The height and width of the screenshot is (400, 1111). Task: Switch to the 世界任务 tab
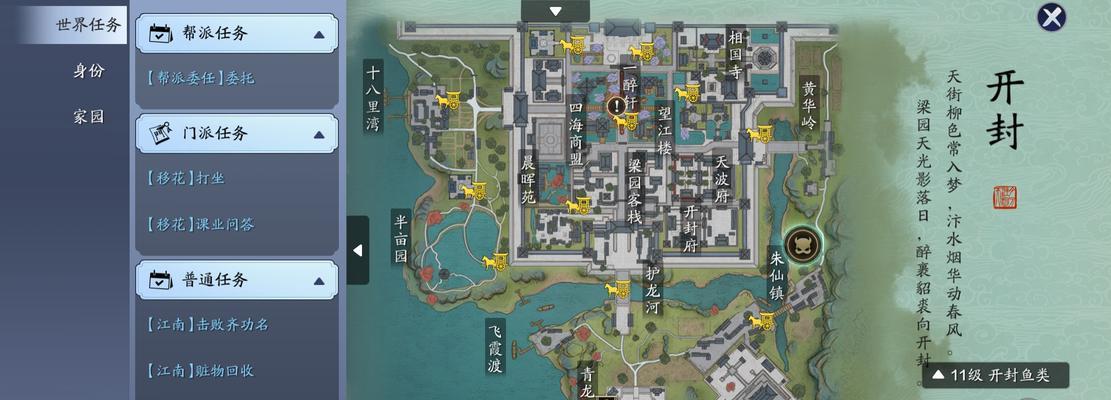click(88, 25)
